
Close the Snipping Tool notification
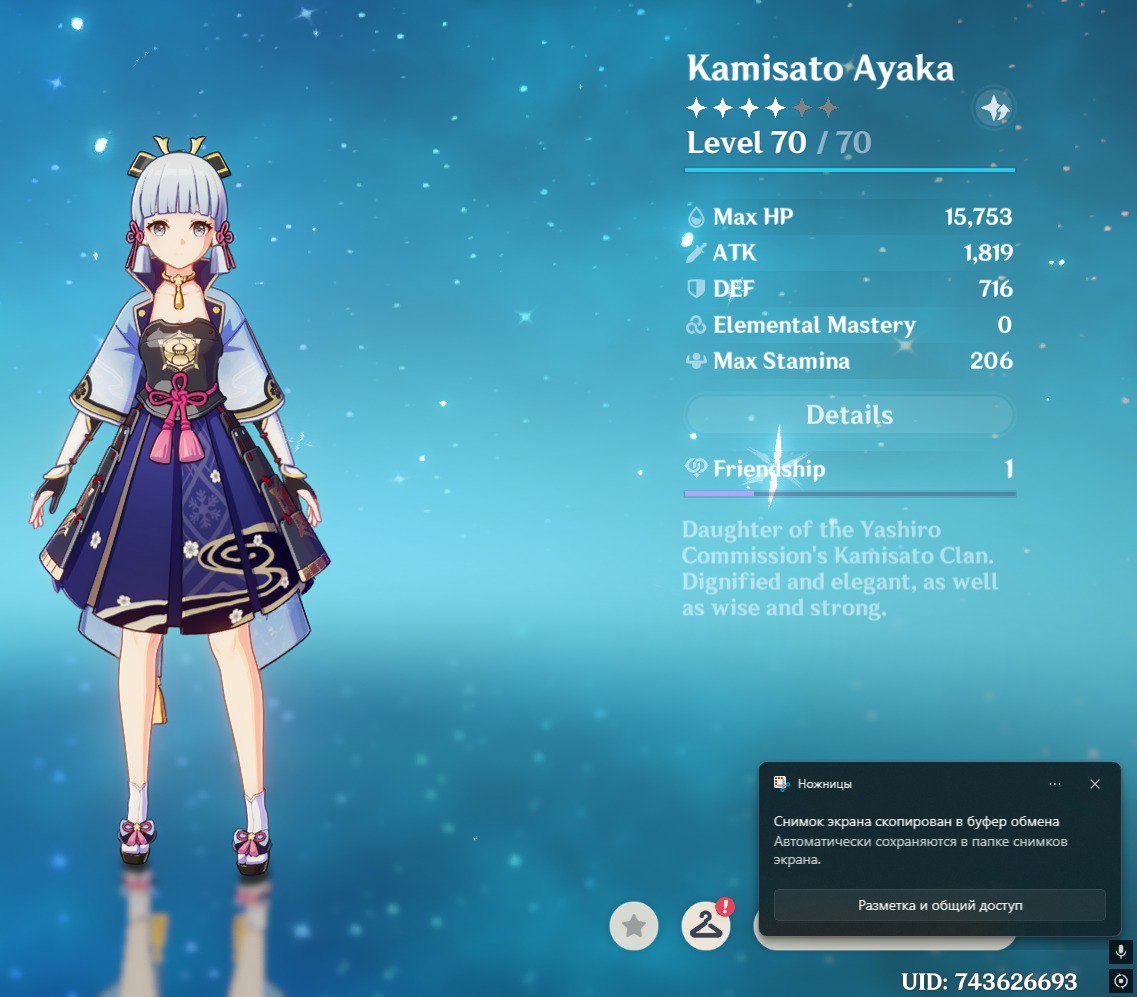pos(1095,784)
